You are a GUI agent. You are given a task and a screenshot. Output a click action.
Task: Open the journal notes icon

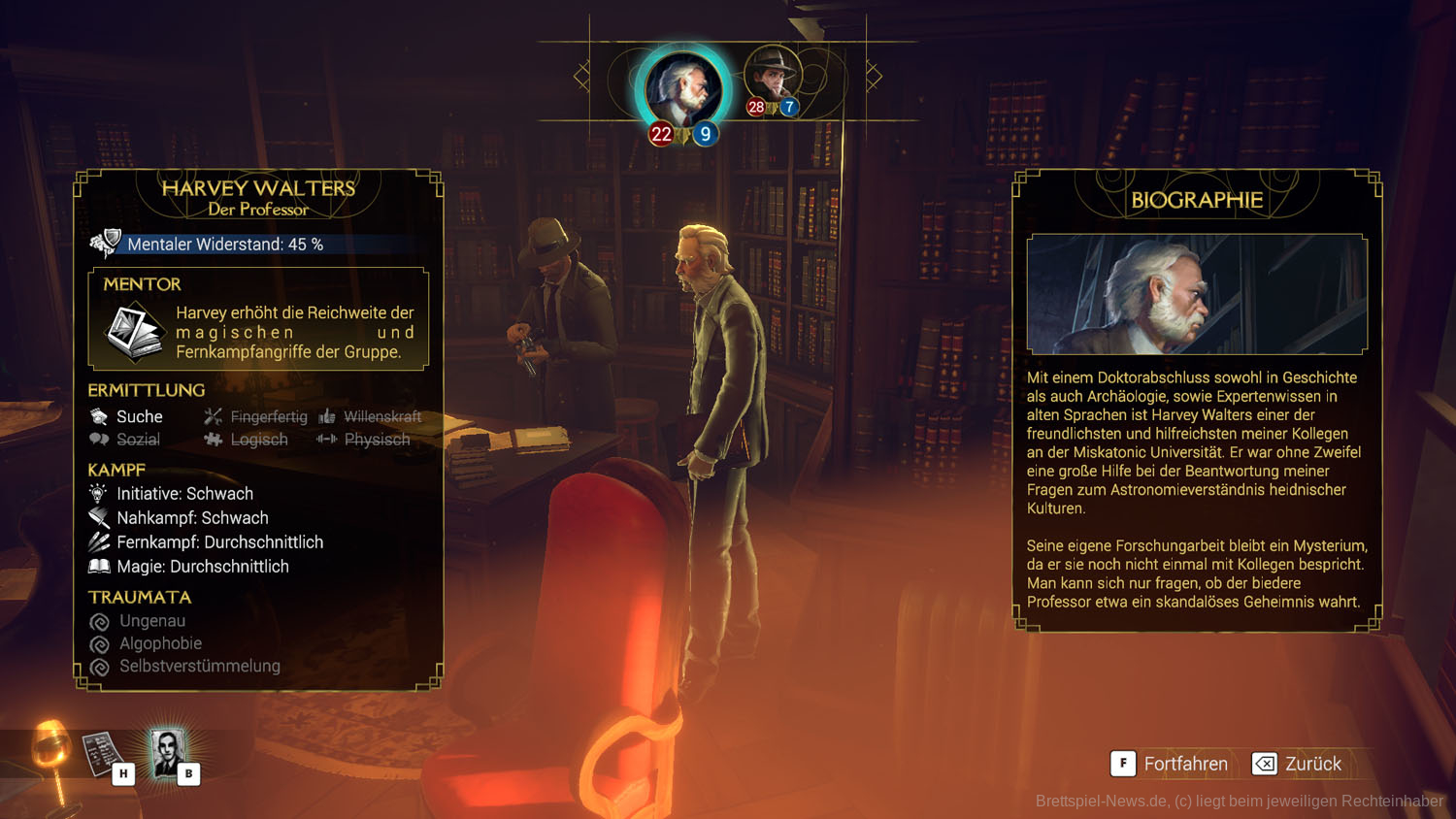[x=102, y=755]
